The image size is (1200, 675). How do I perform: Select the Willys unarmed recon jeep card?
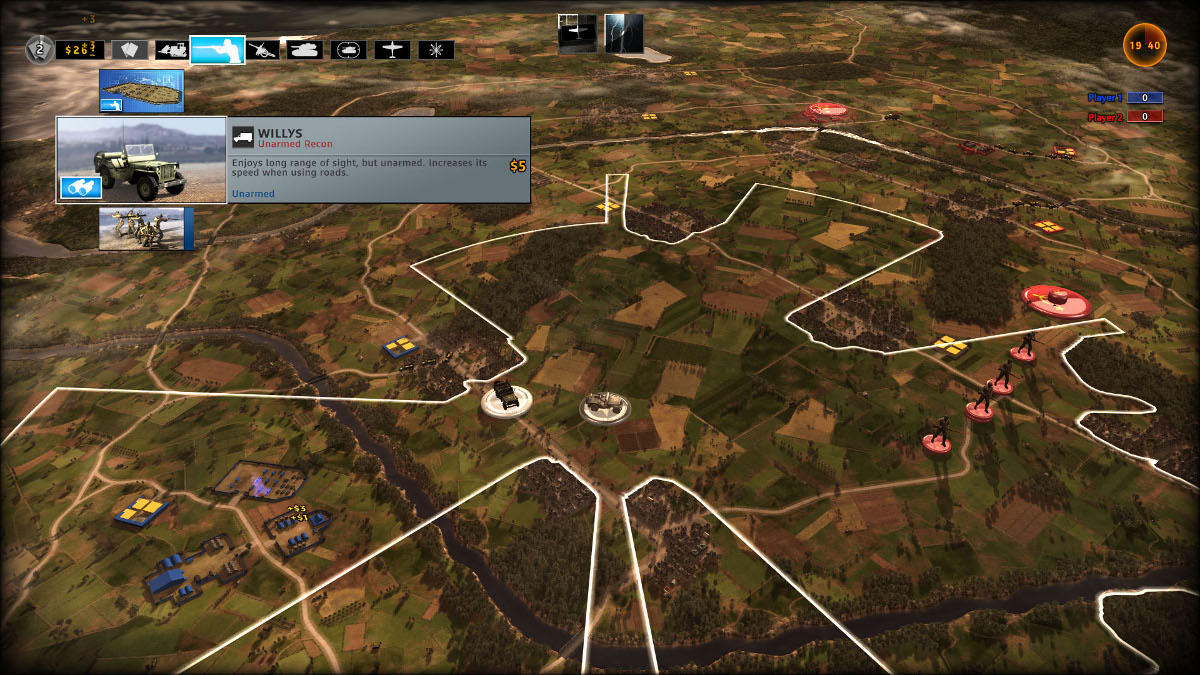tap(141, 160)
